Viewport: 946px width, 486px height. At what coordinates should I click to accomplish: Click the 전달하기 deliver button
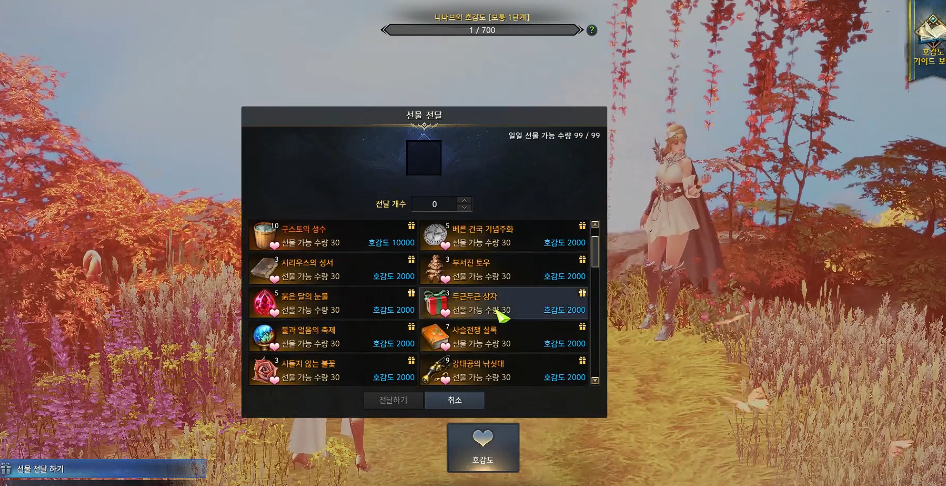(393, 400)
